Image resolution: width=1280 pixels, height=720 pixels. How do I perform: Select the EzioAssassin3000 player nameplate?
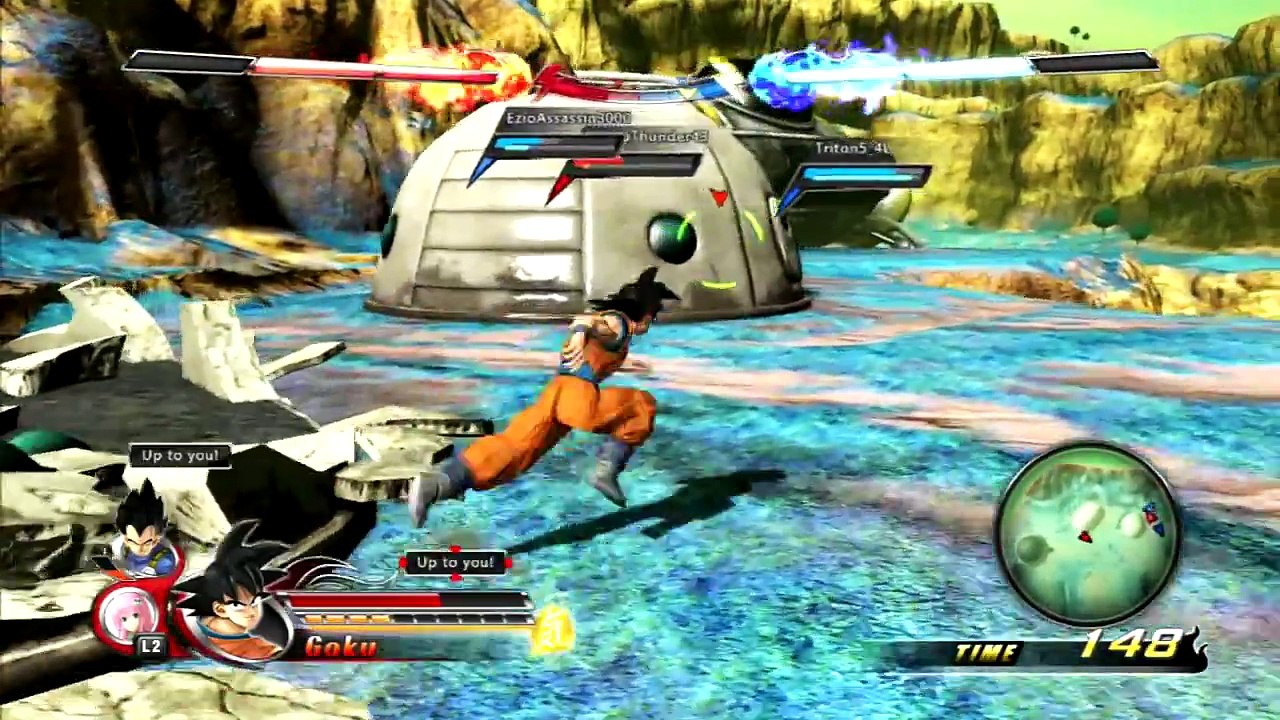click(567, 118)
